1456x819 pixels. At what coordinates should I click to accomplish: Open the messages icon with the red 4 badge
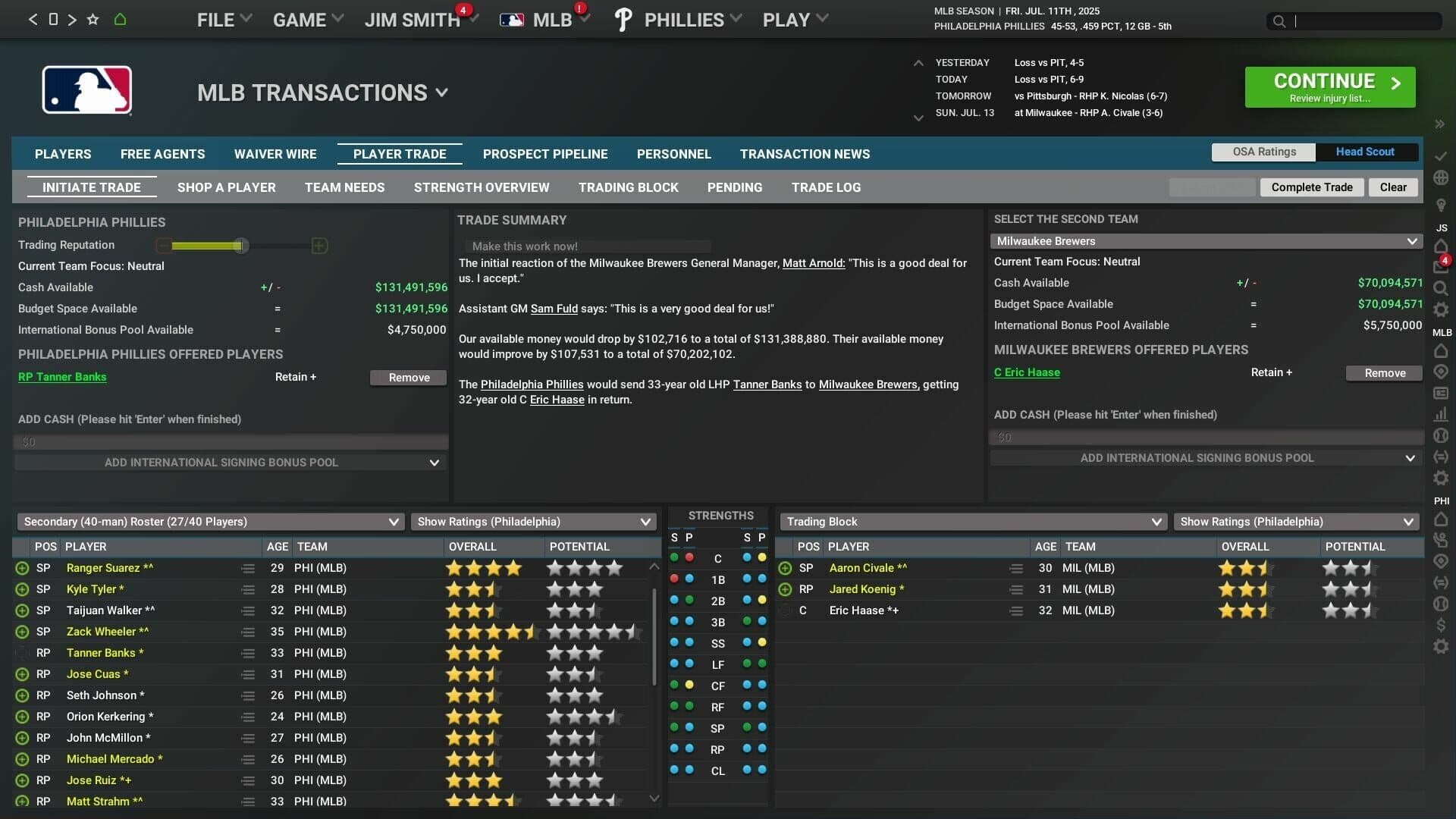click(x=1439, y=266)
